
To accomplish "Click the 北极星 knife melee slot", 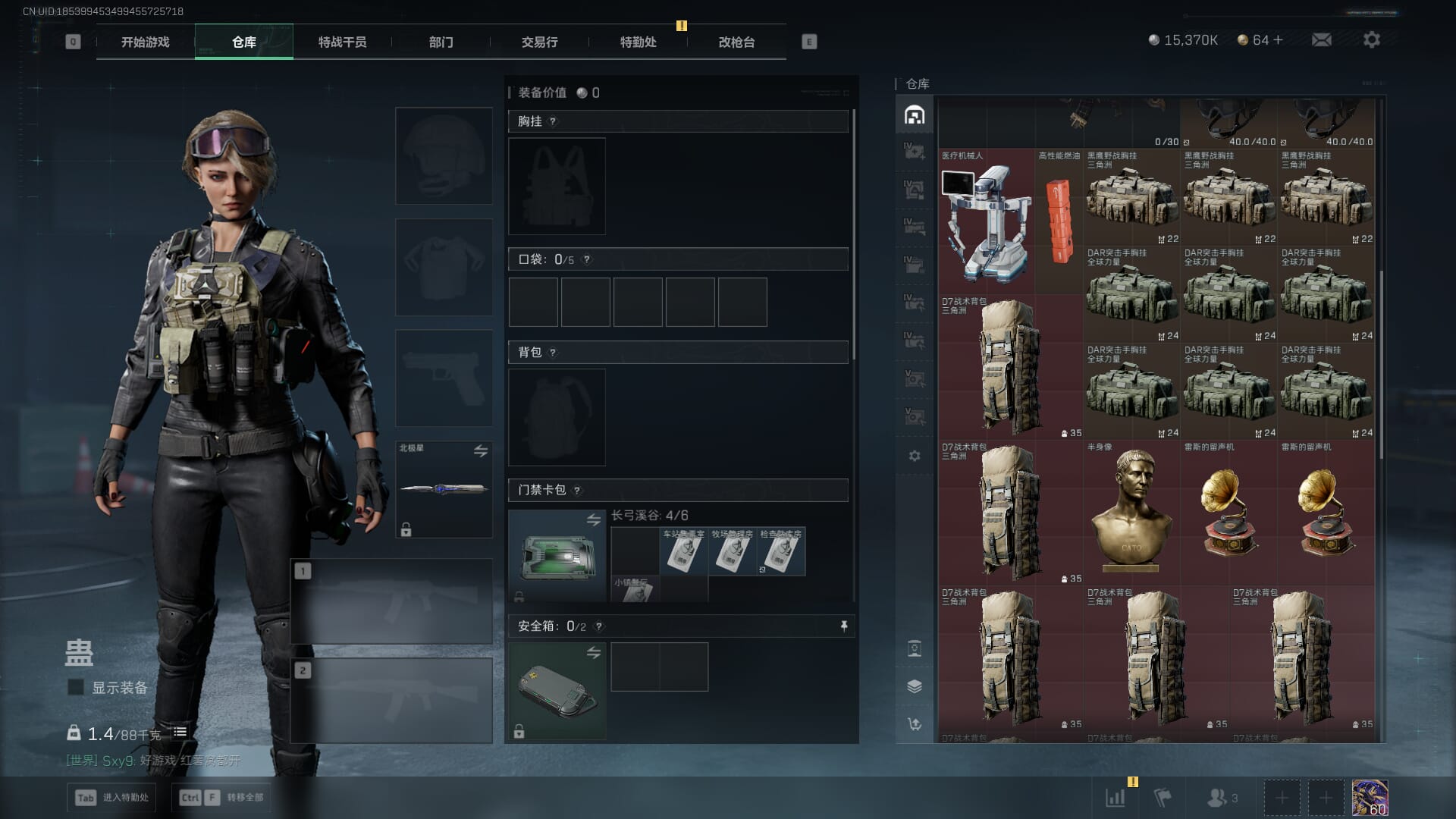I will click(x=444, y=489).
